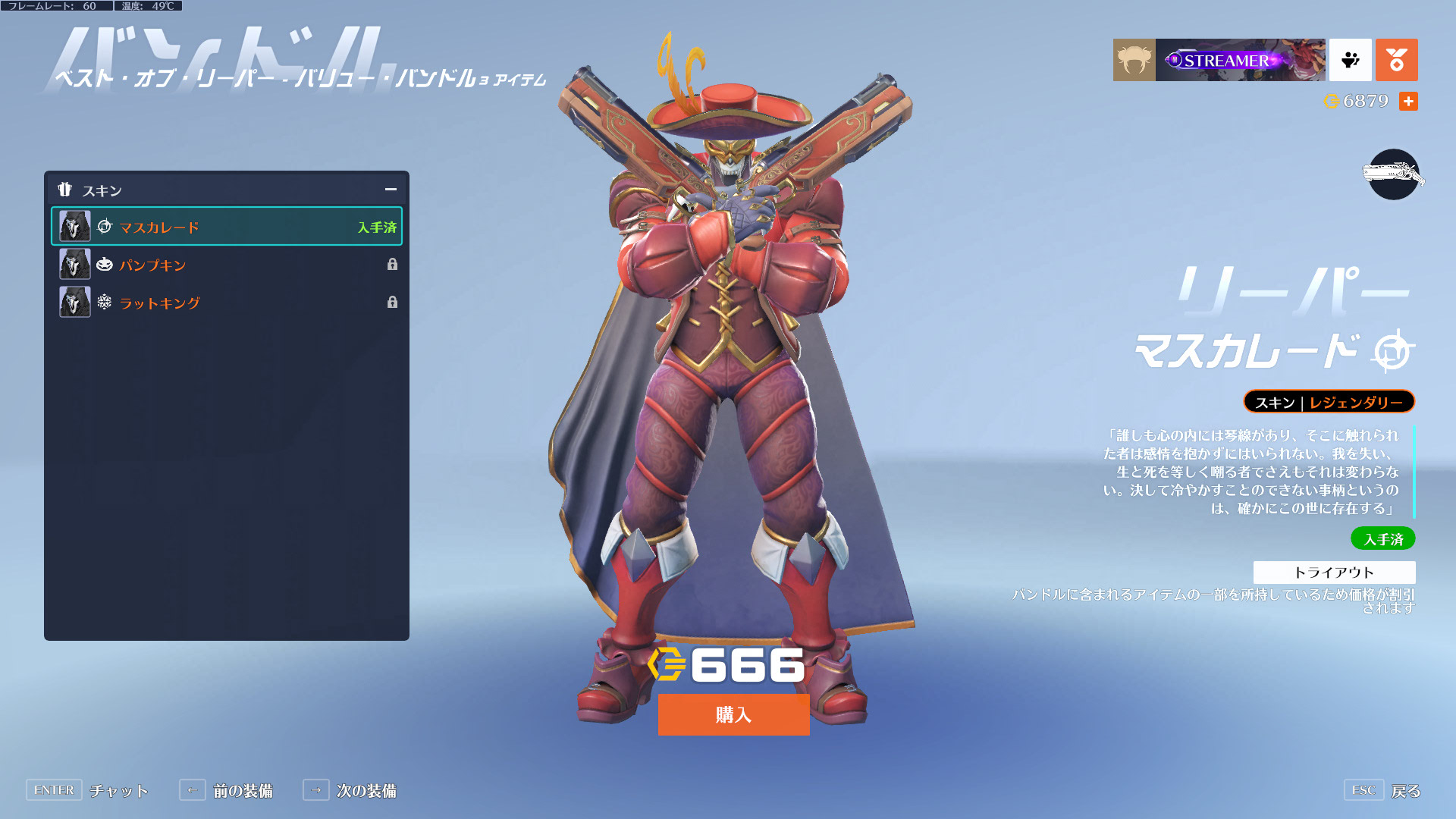
Task: Click the STREAMER nameplate banner
Action: (1241, 60)
